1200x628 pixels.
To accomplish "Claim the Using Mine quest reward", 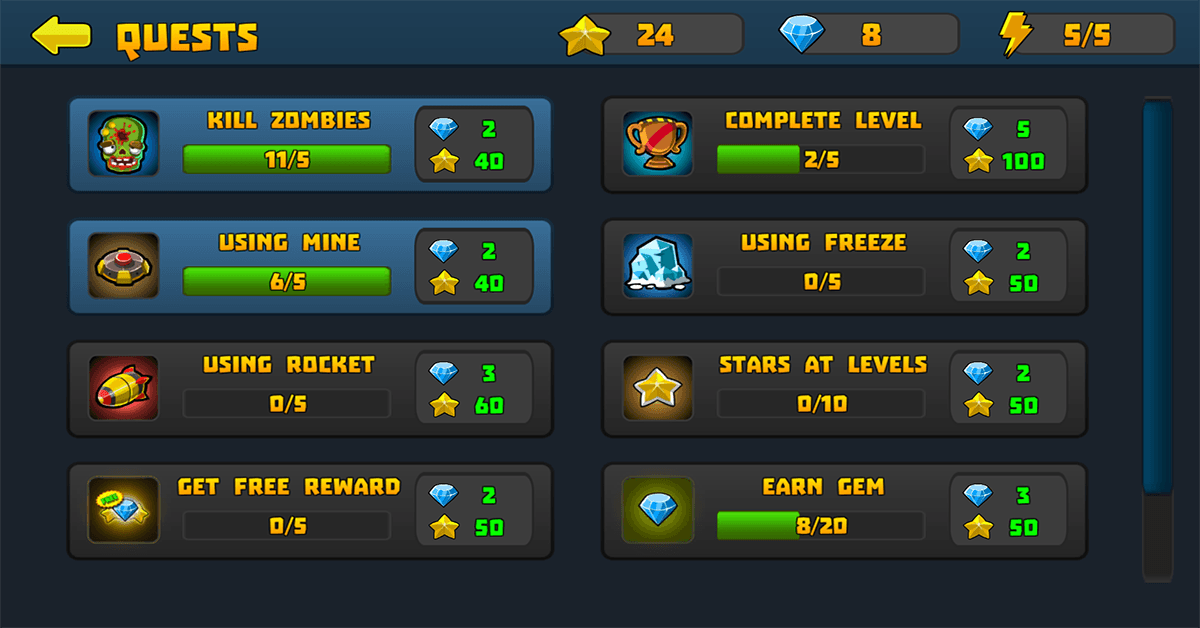I will click(473, 267).
